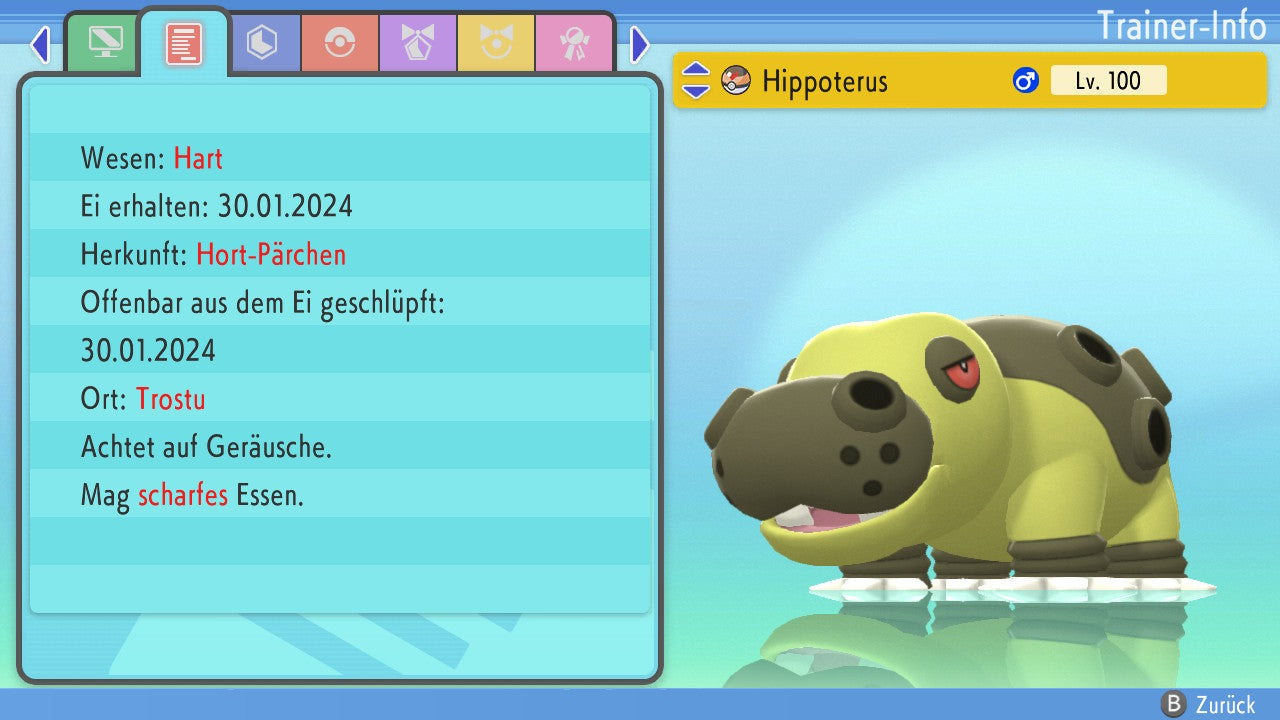Open the pink ribbon rosette tab

[574, 43]
